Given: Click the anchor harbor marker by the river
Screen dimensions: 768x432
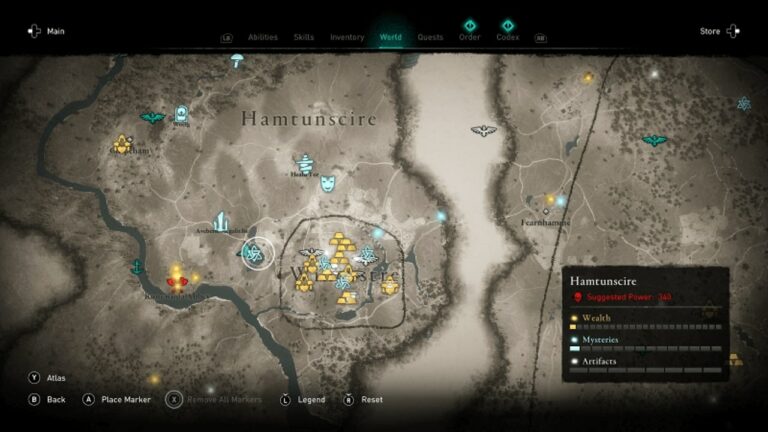Looking at the screenshot, I should [136, 267].
